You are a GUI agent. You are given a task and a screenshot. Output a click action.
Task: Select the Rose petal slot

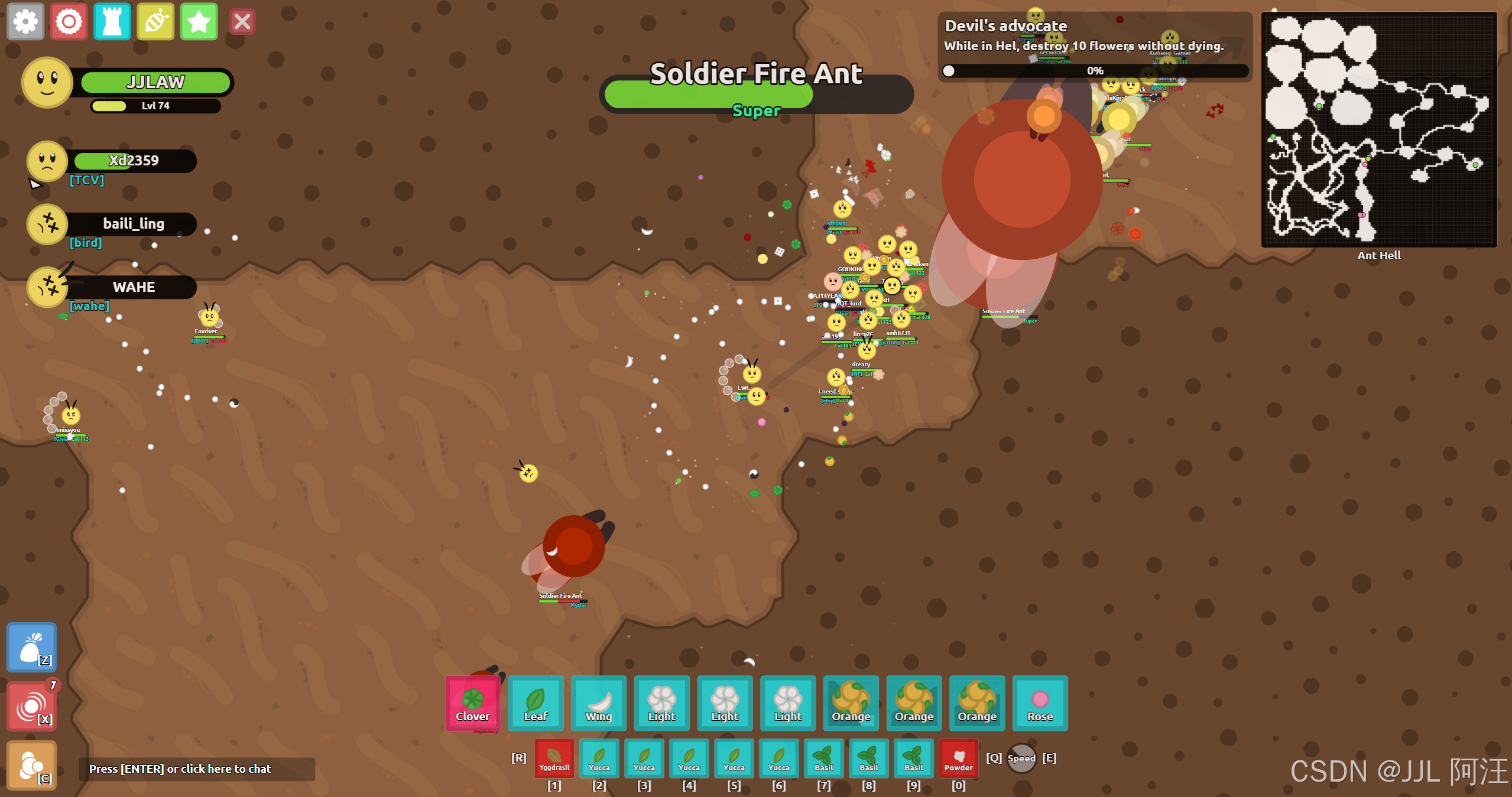tap(1040, 703)
